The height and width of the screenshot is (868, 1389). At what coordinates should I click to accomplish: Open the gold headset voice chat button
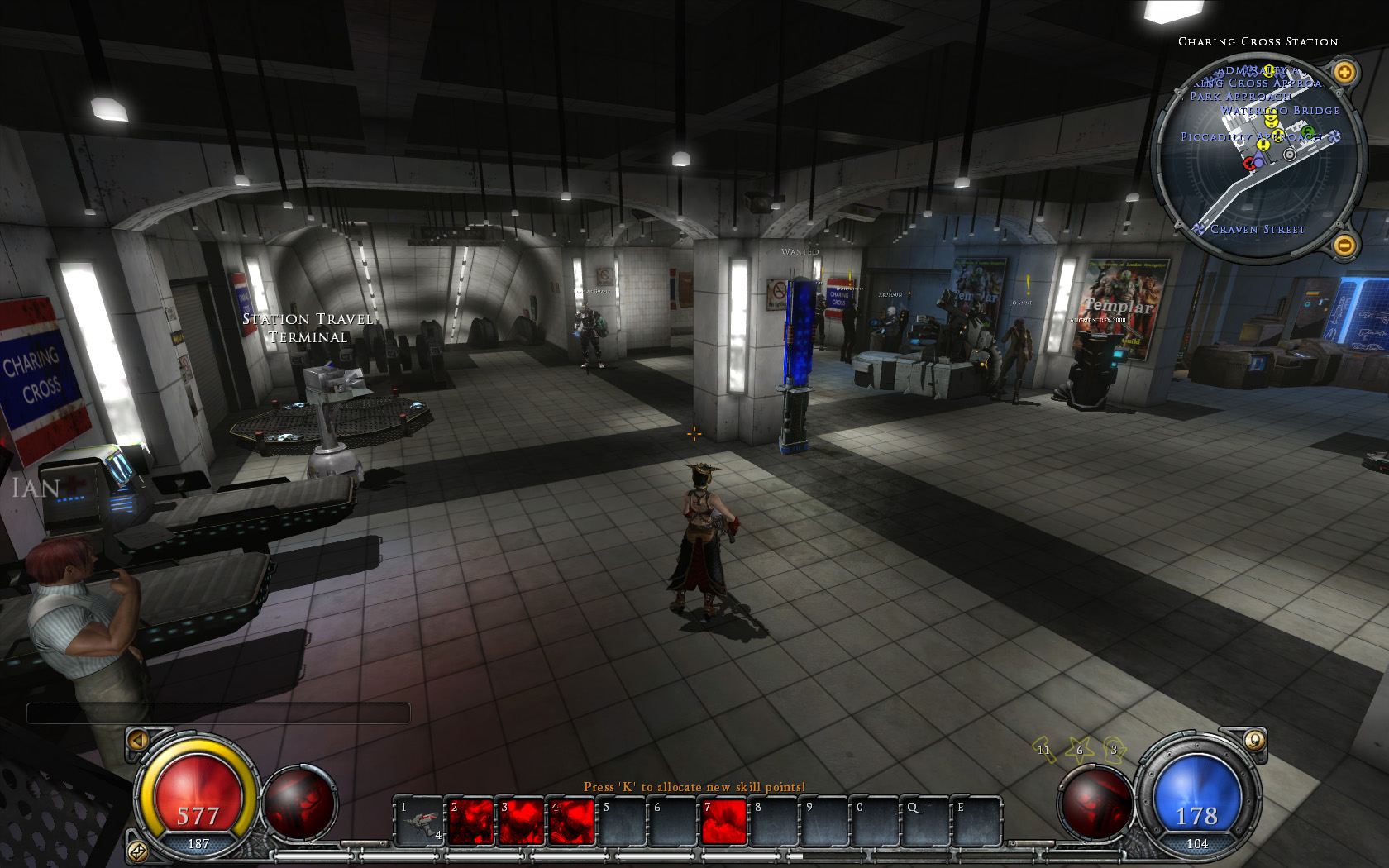pos(1254,740)
